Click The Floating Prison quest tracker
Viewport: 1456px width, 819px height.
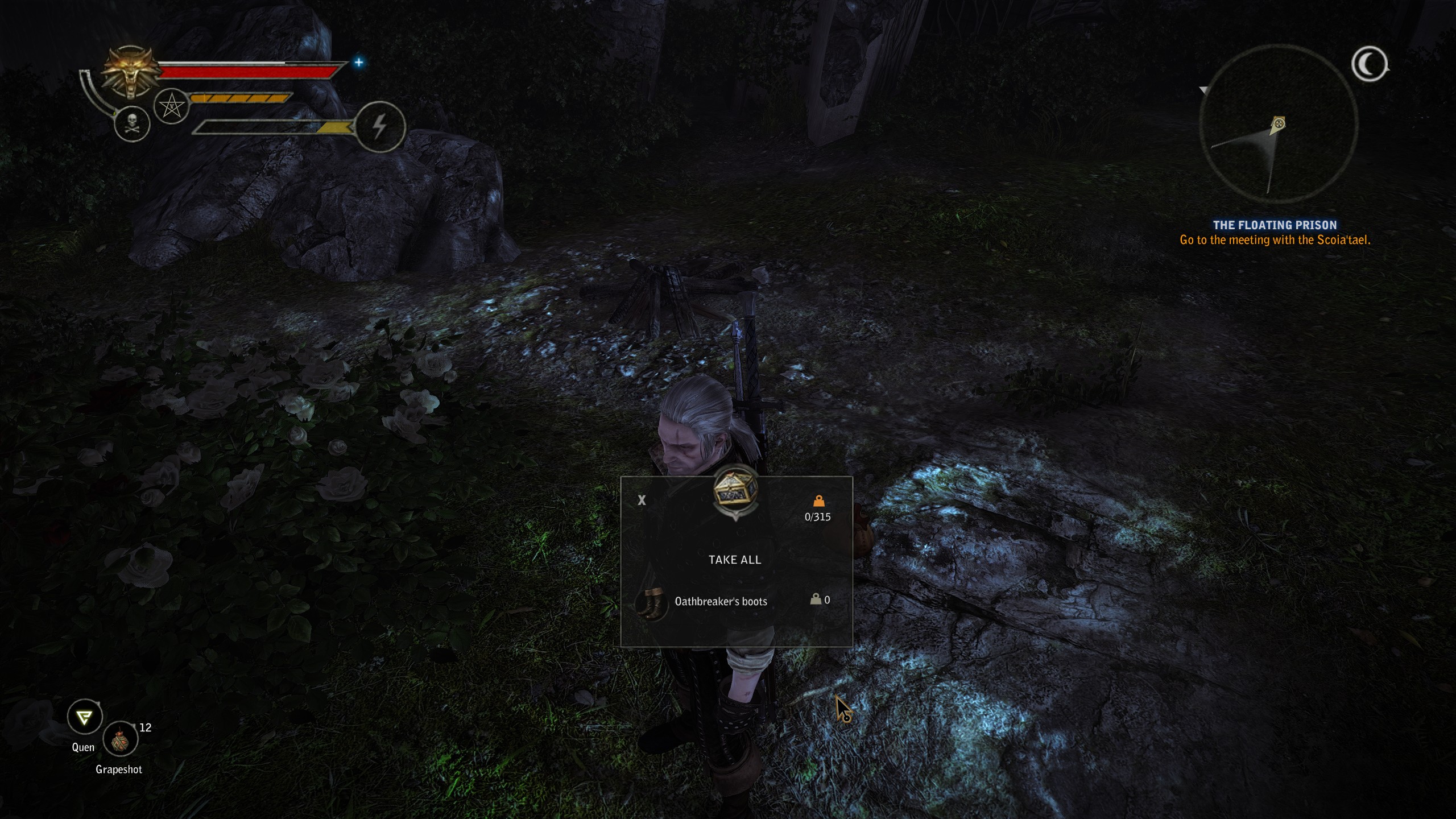pos(1275,225)
